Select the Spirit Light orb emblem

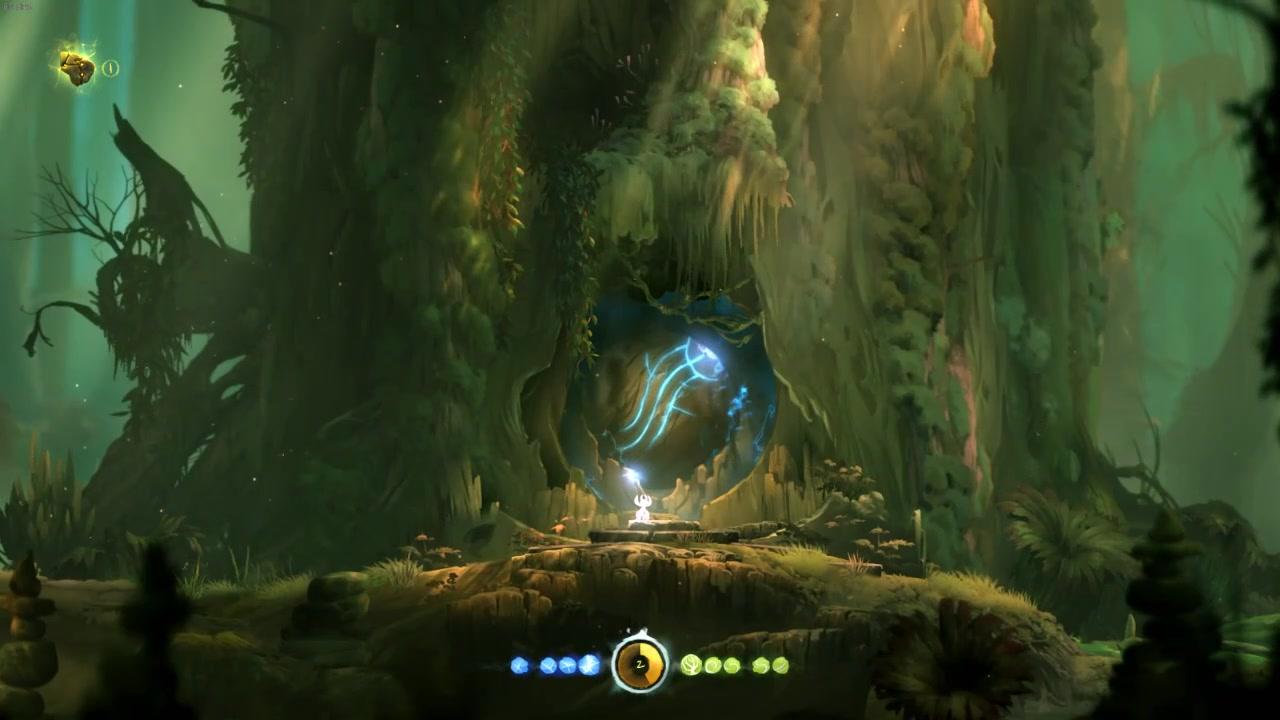[640, 663]
